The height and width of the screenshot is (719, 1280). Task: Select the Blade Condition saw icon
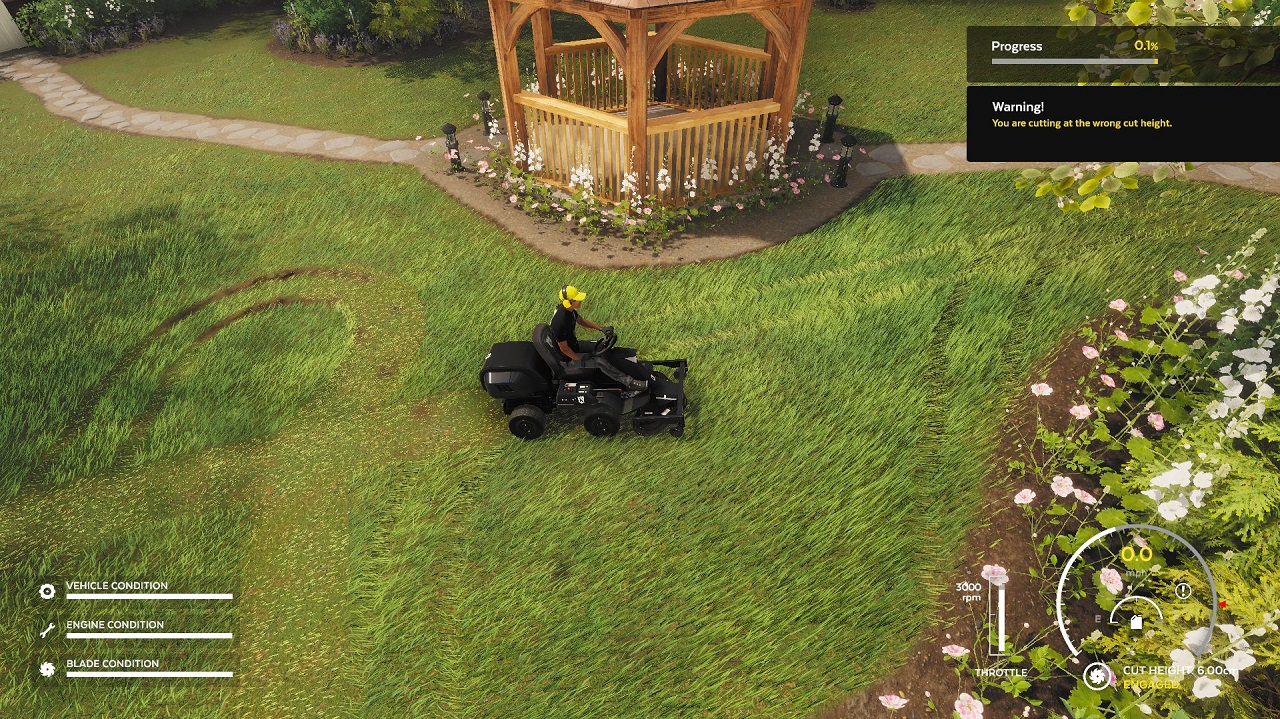pyautogui.click(x=47, y=669)
